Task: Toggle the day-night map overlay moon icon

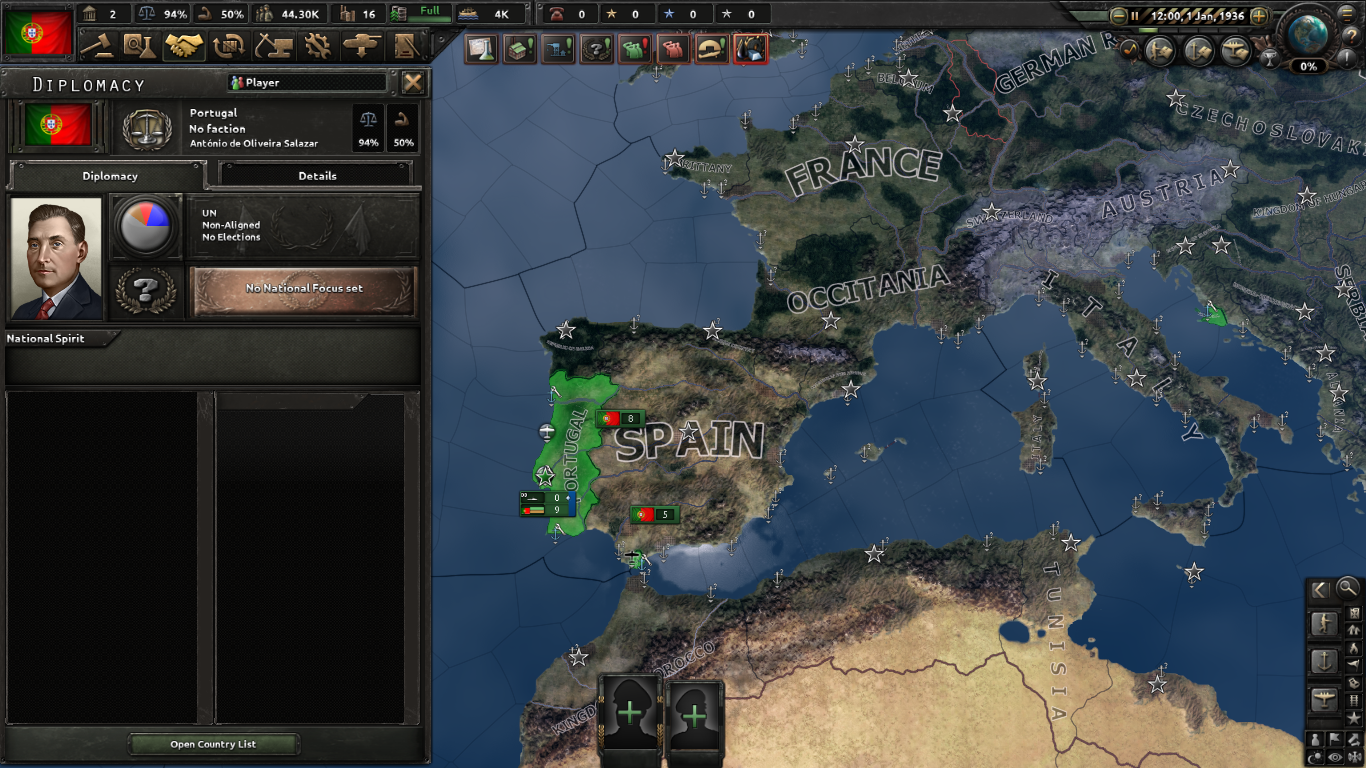Action: 1313,755
